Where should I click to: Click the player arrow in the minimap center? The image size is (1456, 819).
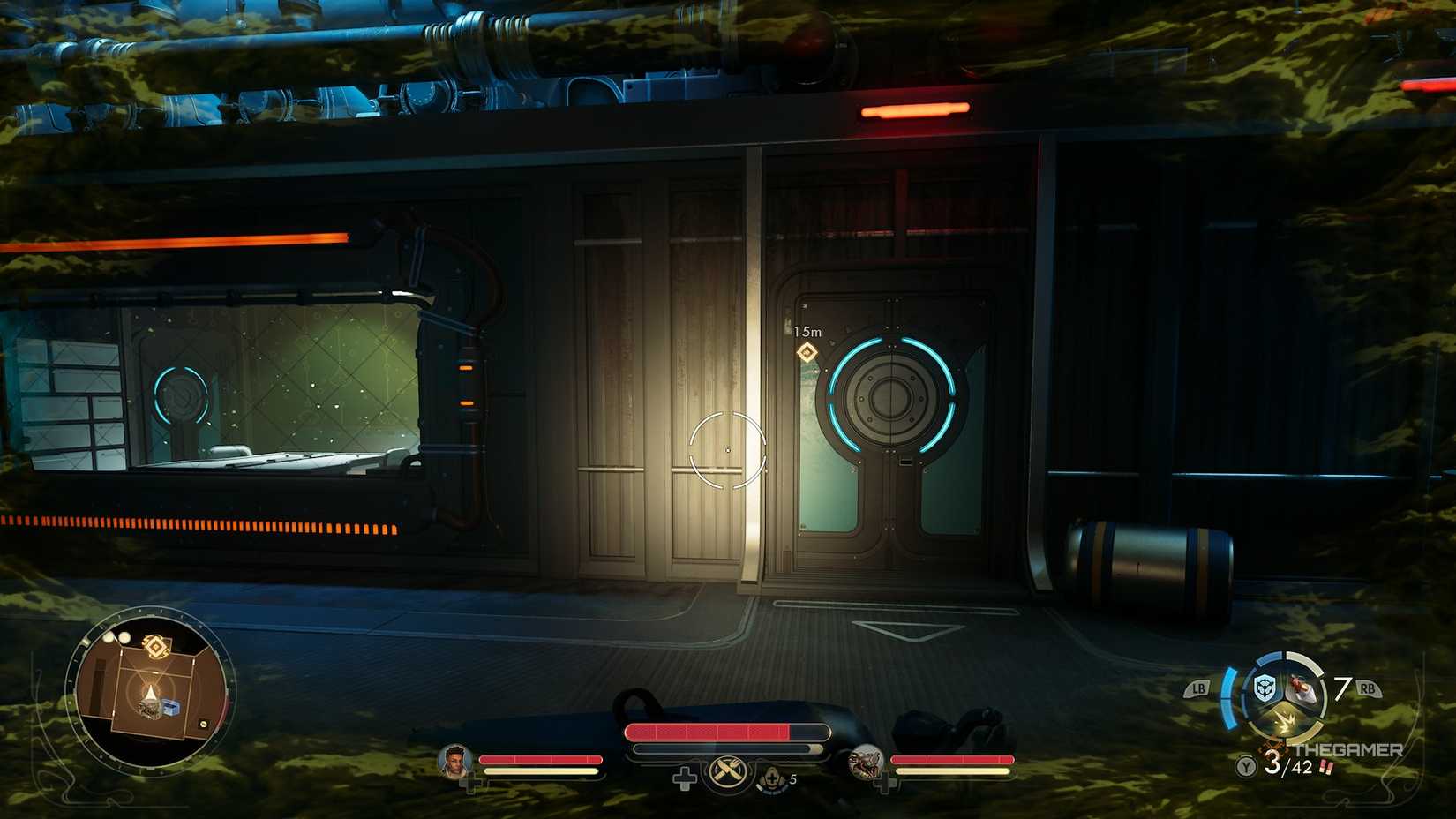pos(150,691)
